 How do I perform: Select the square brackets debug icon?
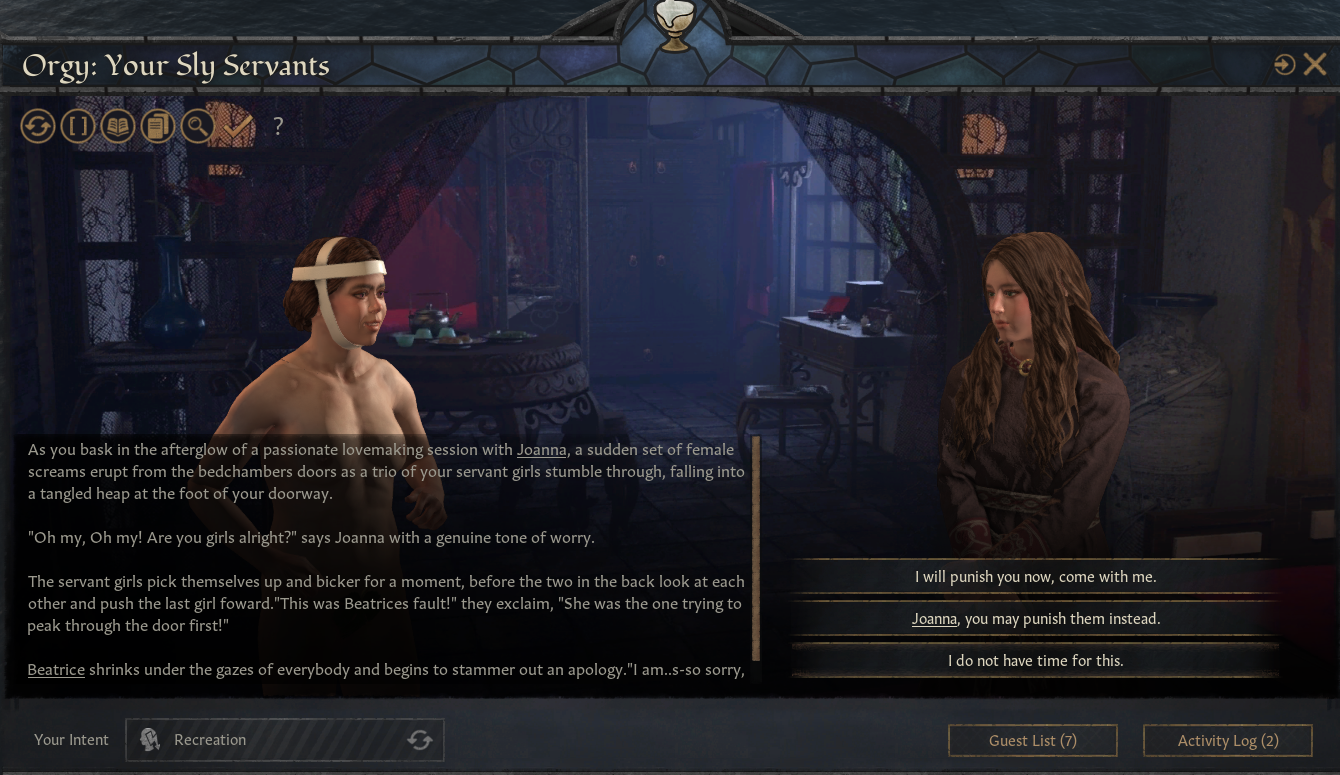[x=78, y=126]
